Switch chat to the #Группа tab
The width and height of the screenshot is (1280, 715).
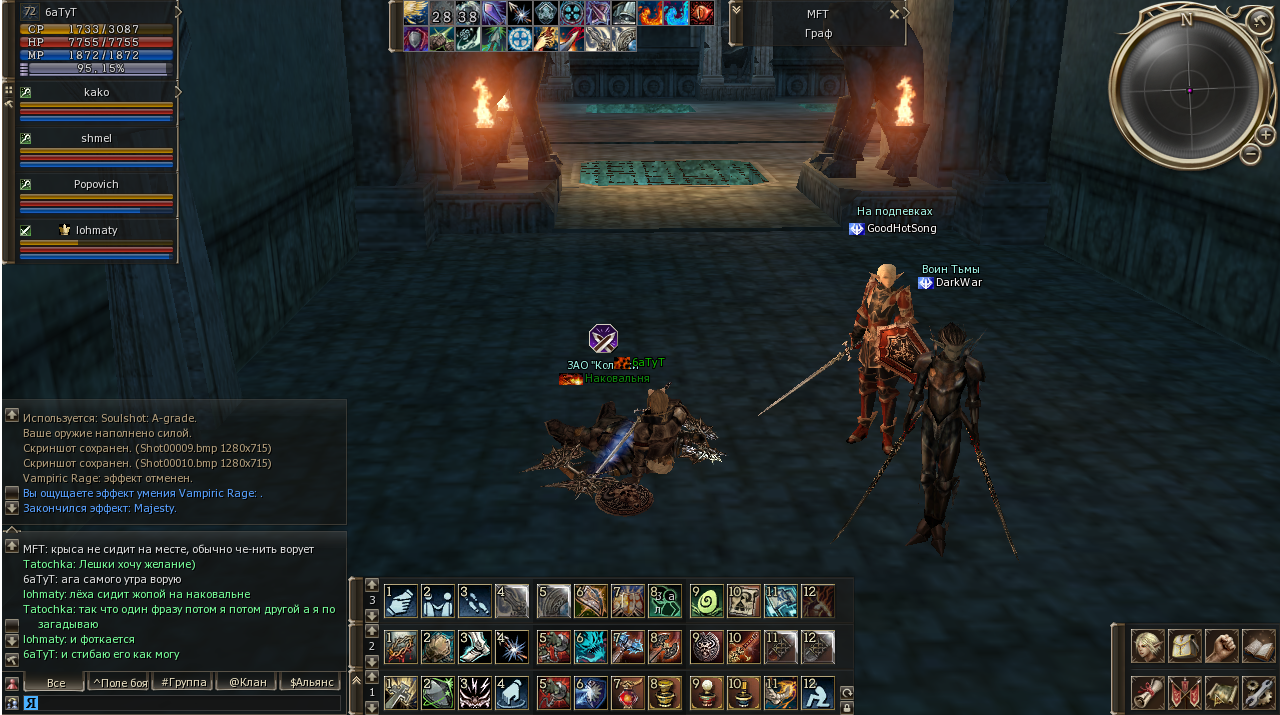point(181,683)
